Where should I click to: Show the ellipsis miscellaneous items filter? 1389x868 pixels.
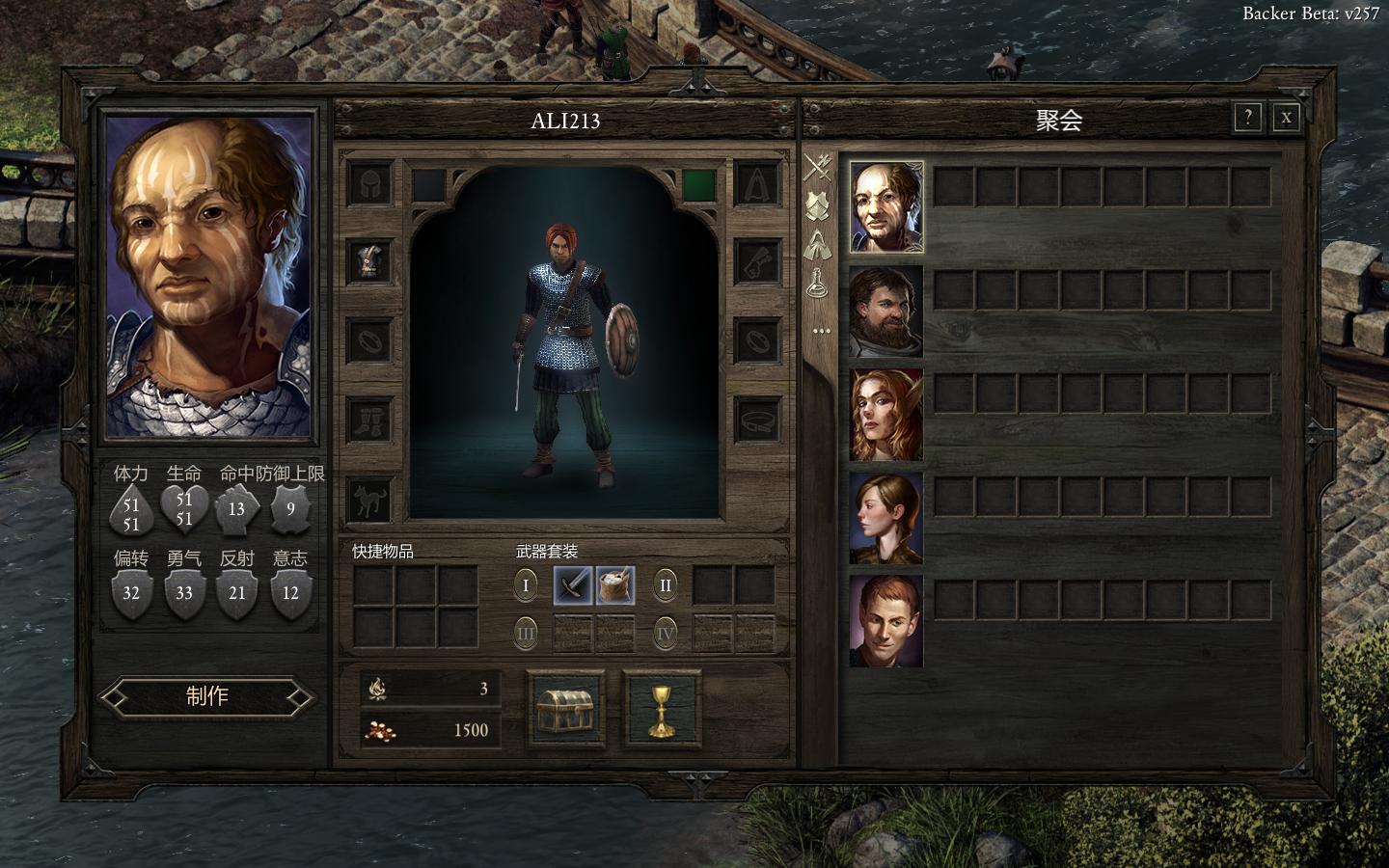coord(821,331)
